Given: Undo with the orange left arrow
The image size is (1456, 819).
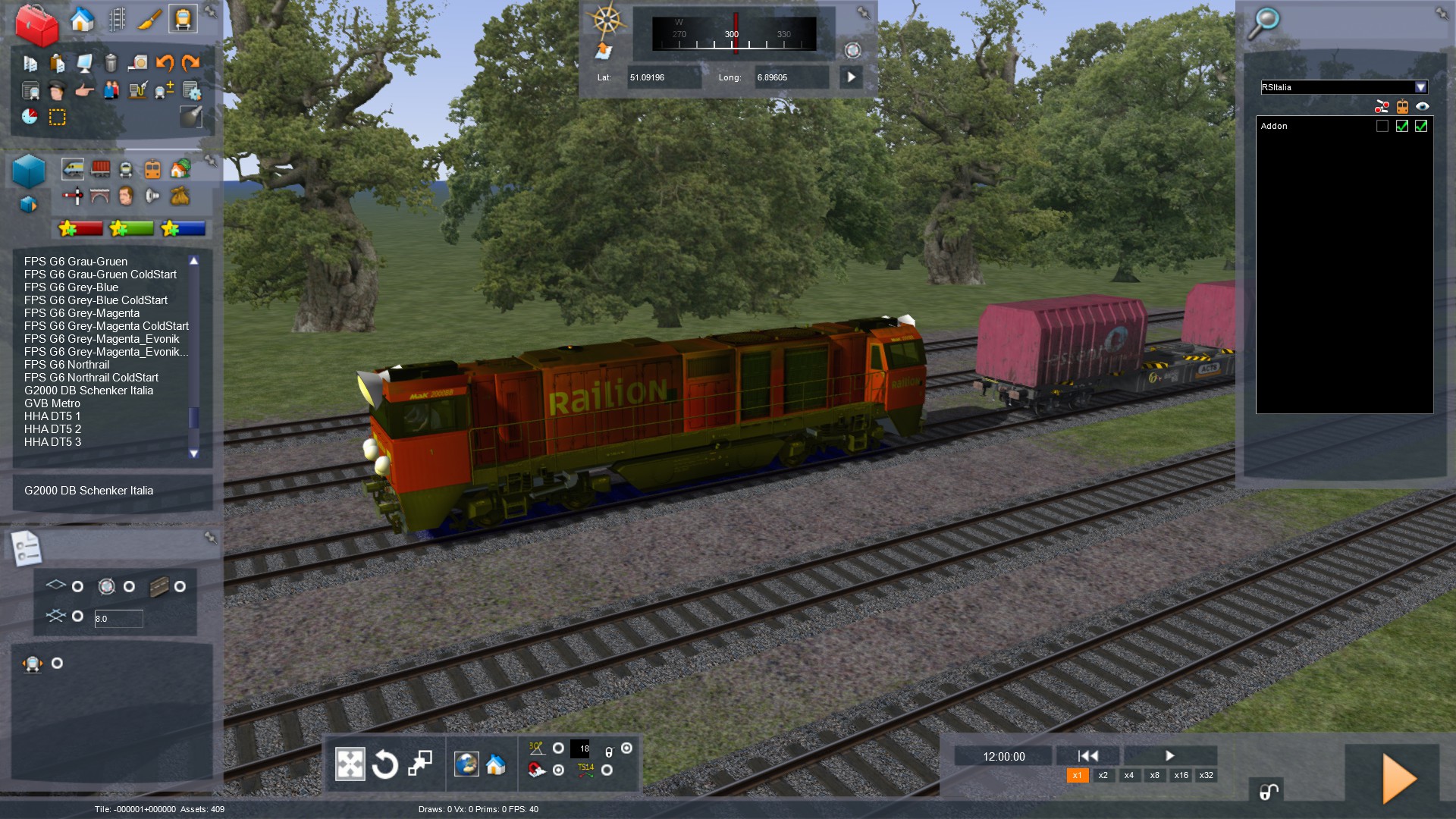Looking at the screenshot, I should tap(165, 63).
